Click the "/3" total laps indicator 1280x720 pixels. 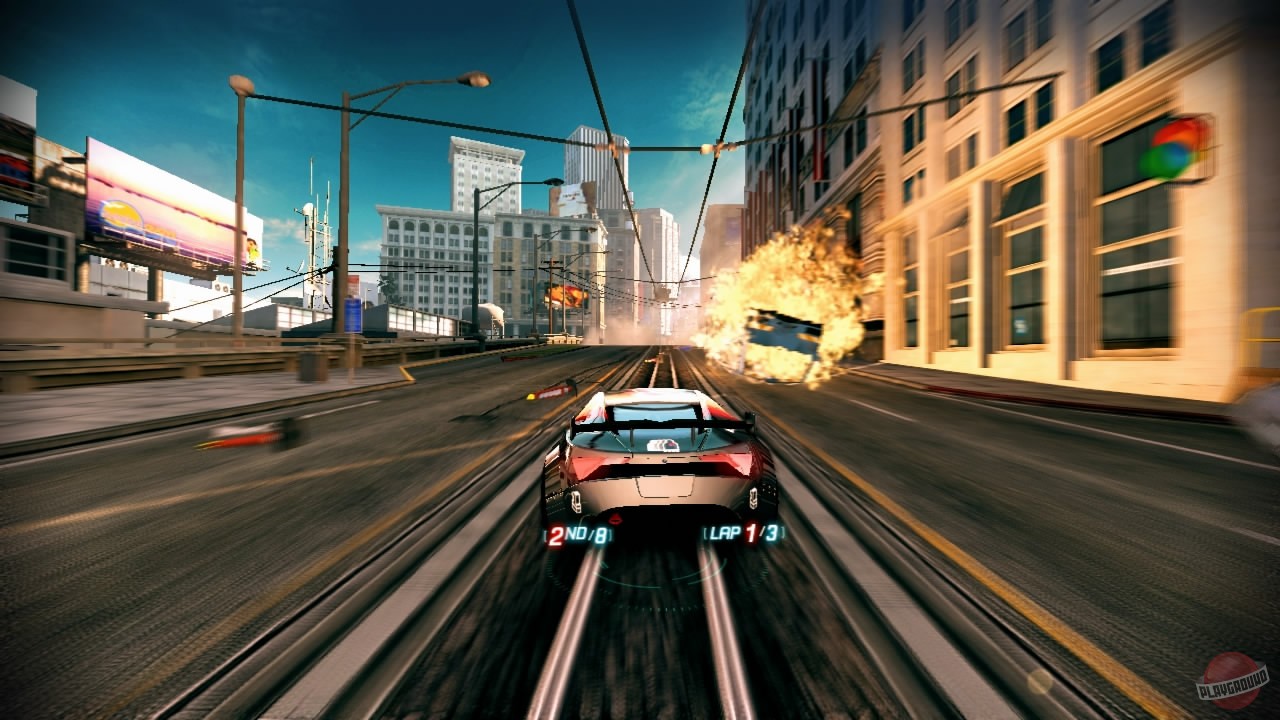(770, 533)
